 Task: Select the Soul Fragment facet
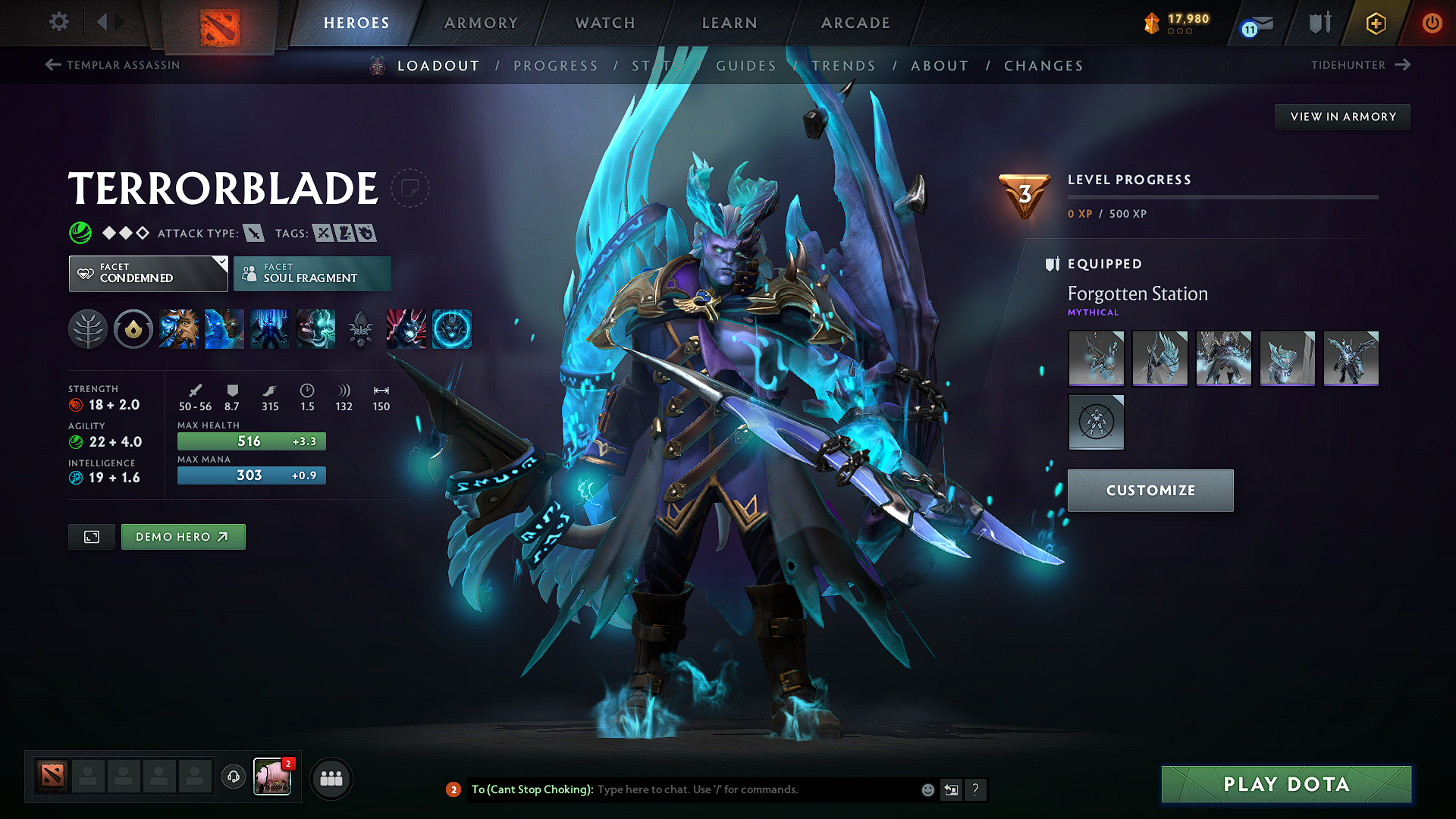(x=312, y=273)
